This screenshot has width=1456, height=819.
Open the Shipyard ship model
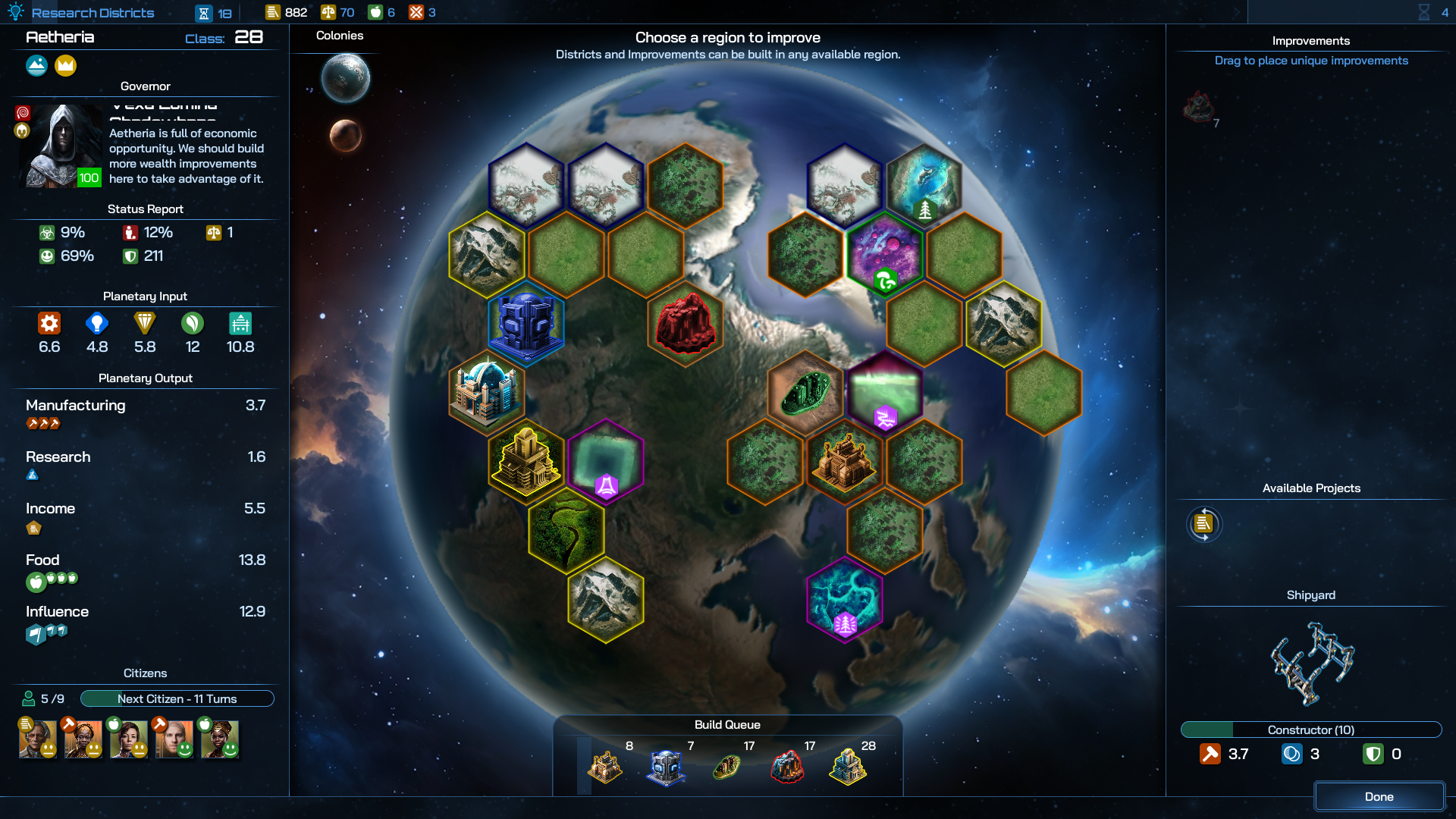1311,663
